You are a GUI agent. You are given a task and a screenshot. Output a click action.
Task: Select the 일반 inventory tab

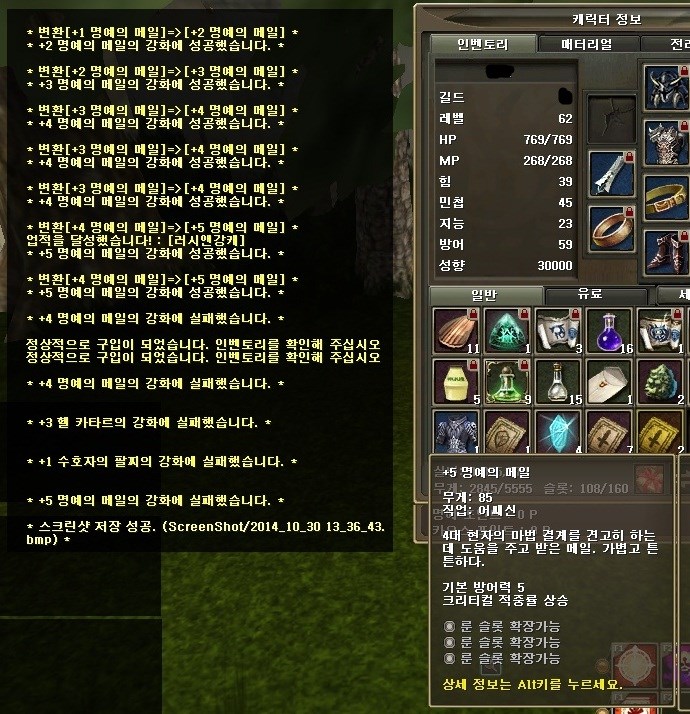click(x=485, y=295)
